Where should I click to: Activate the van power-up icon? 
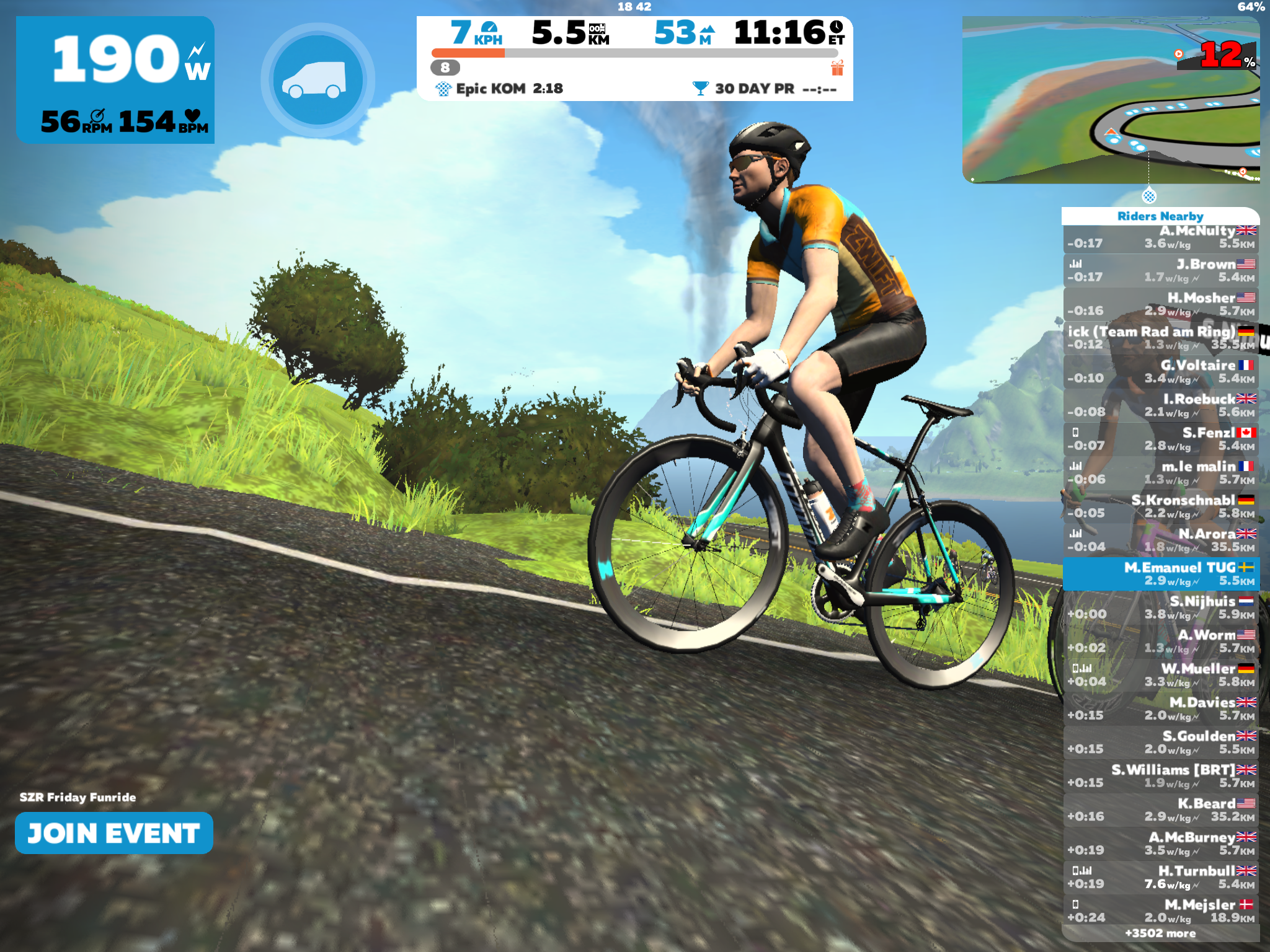click(x=317, y=80)
